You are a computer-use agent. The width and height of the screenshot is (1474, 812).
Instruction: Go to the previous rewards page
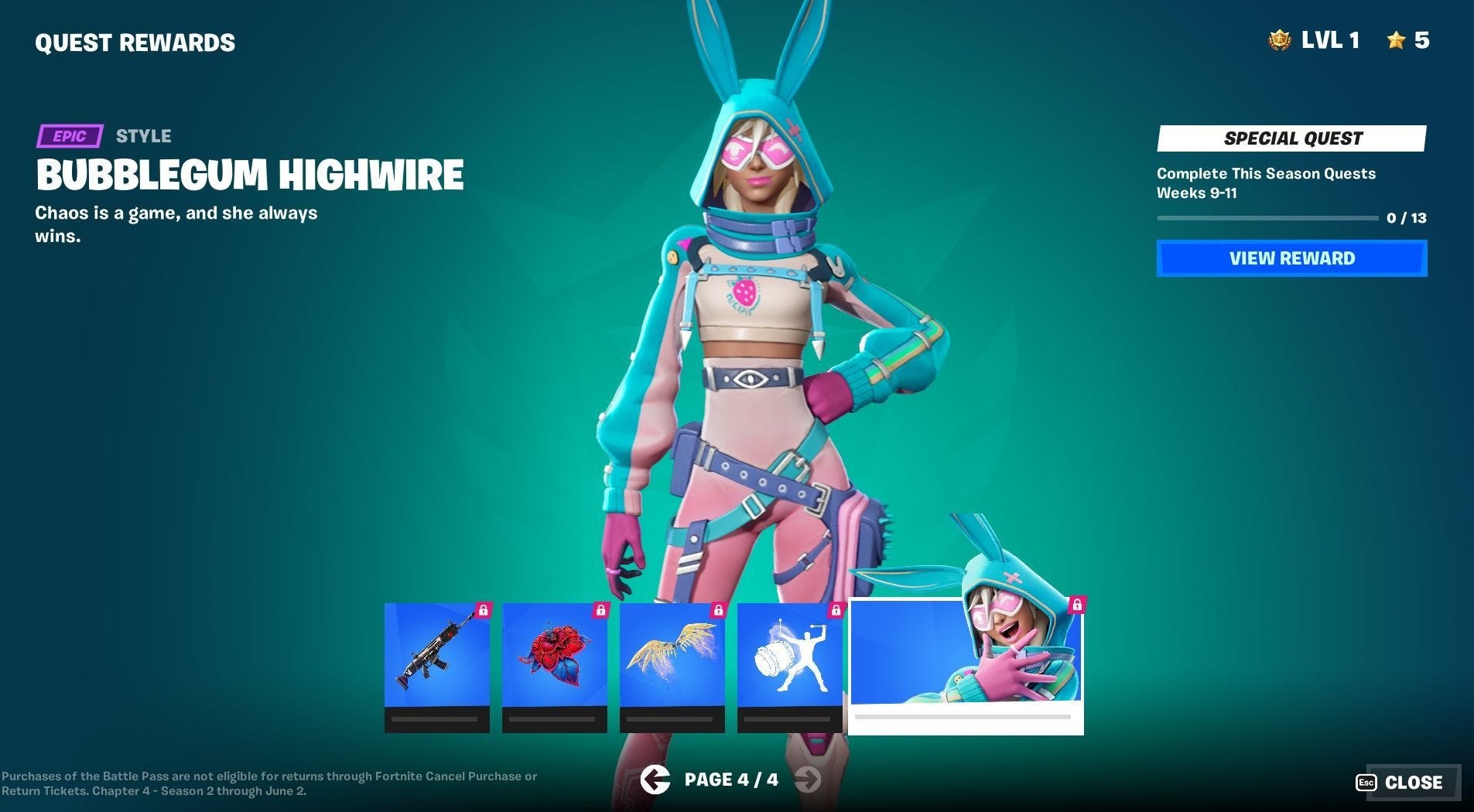tap(655, 780)
